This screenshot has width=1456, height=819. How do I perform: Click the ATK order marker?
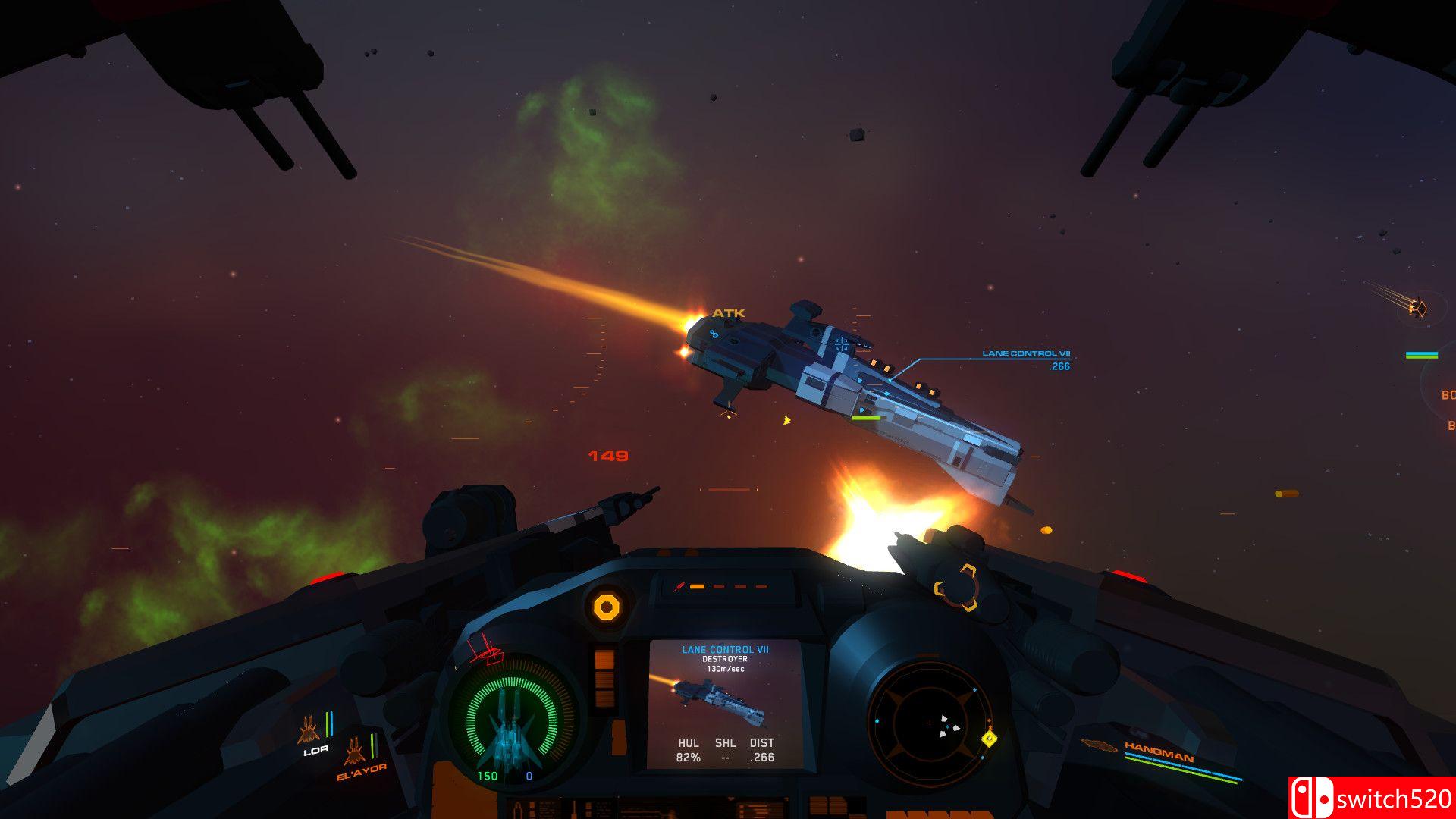coord(728,313)
